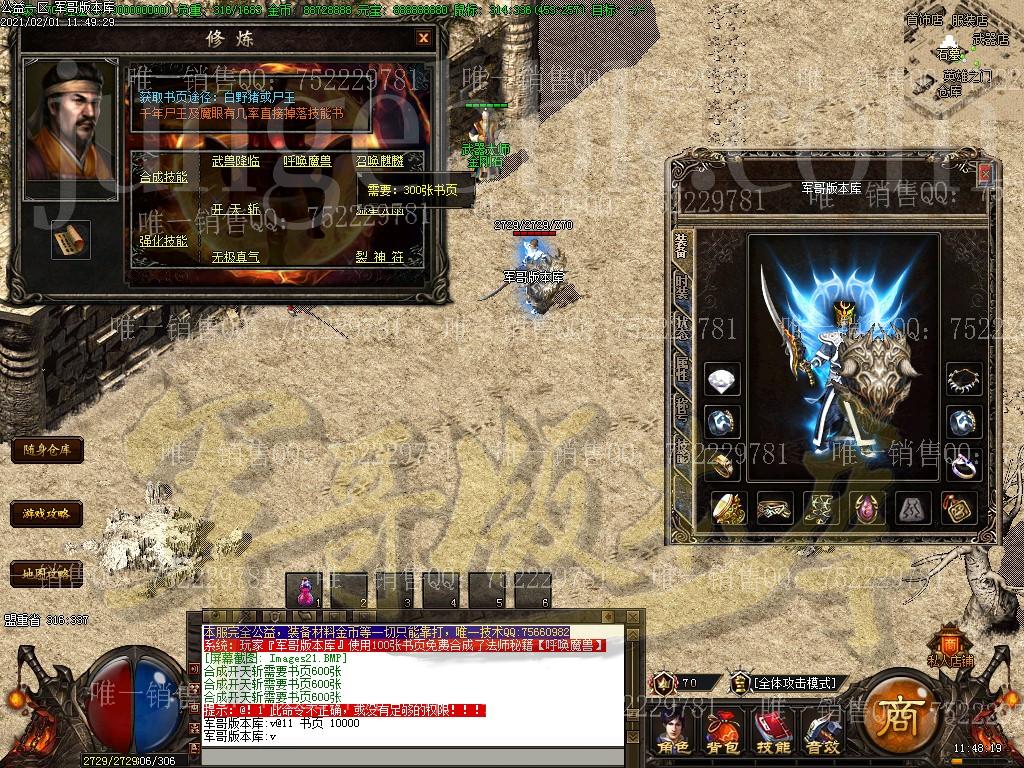1024x768 pixels.
Task: Open the 随身仓库 portable warehouse
Action: coord(46,450)
